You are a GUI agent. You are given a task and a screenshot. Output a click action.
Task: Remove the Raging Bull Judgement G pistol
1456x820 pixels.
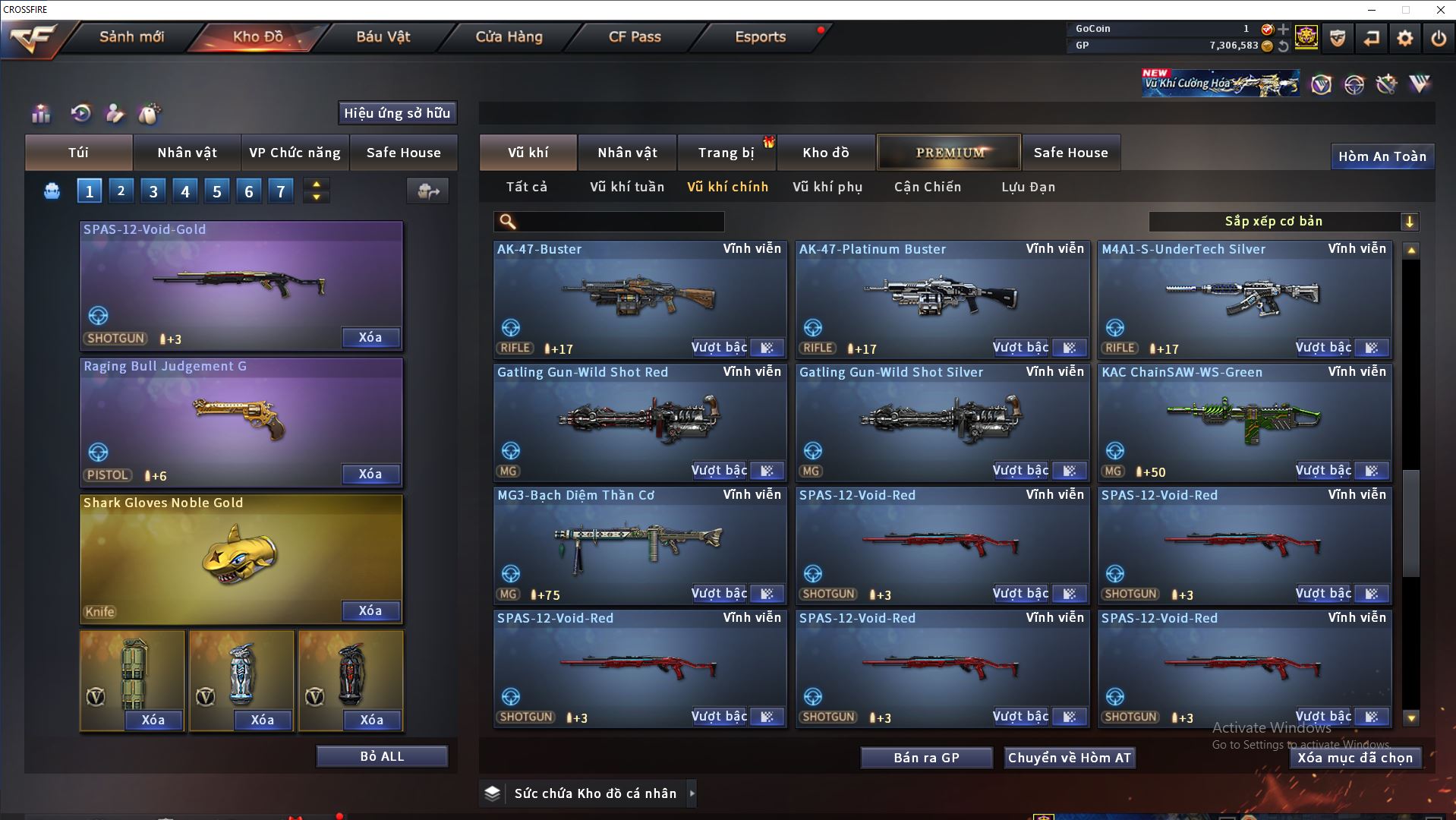pyautogui.click(x=370, y=474)
